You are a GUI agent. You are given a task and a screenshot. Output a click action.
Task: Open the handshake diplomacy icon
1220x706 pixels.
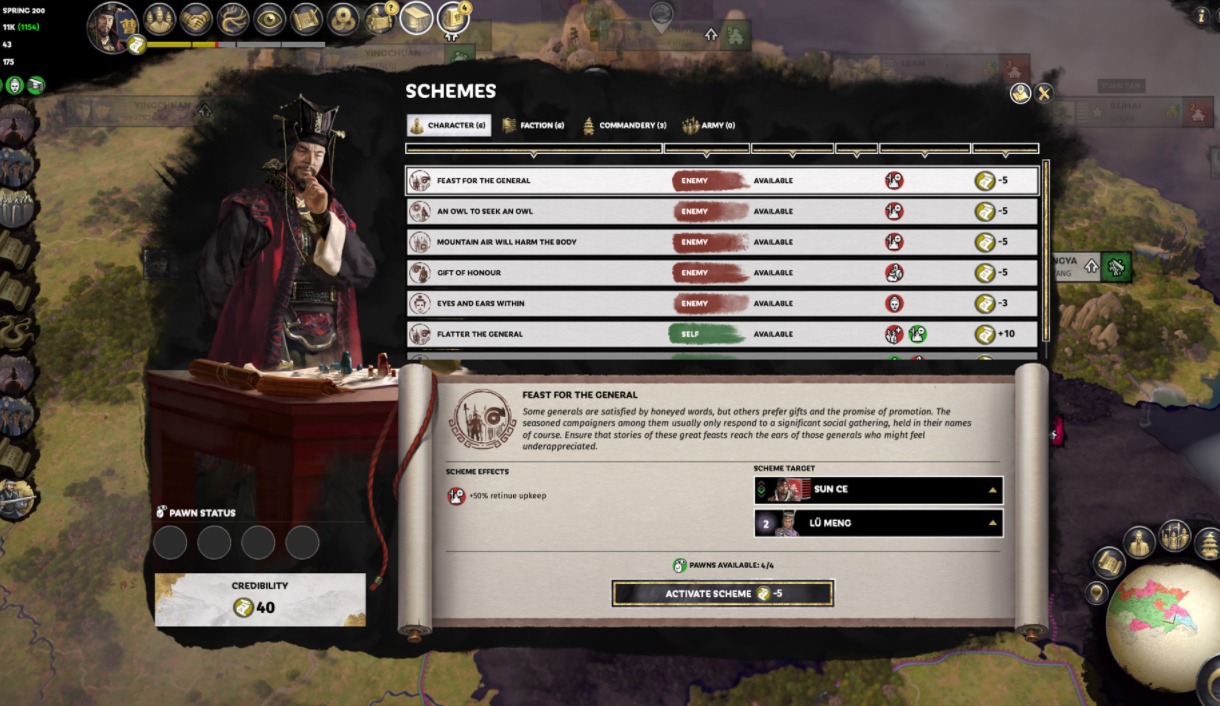[196, 19]
